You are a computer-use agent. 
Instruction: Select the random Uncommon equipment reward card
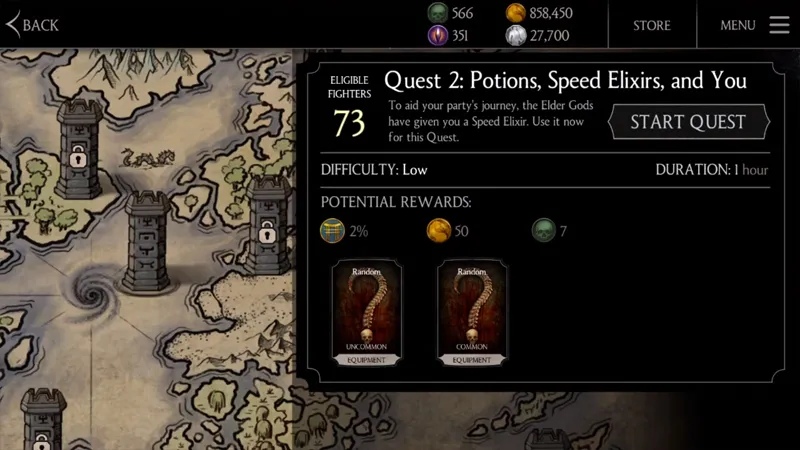tap(367, 313)
